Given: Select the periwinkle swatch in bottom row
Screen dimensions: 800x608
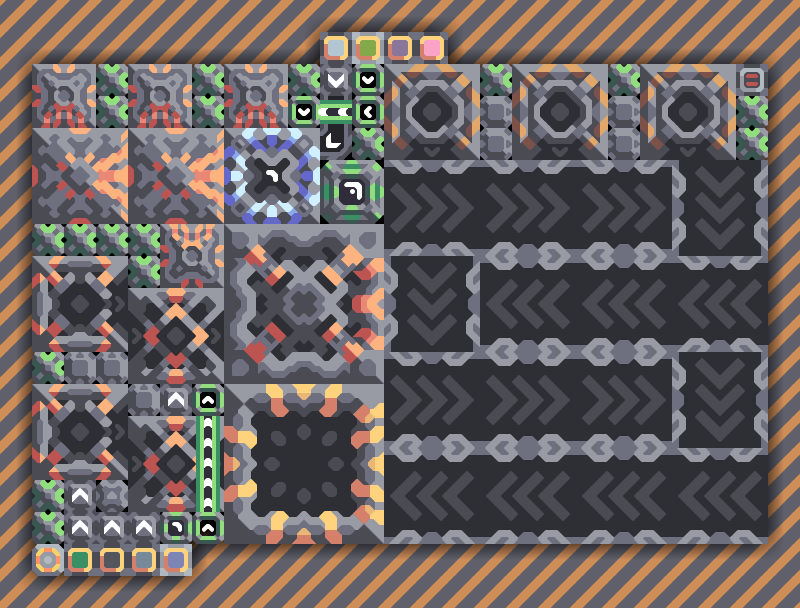Looking at the screenshot, I should pyautogui.click(x=176, y=560).
